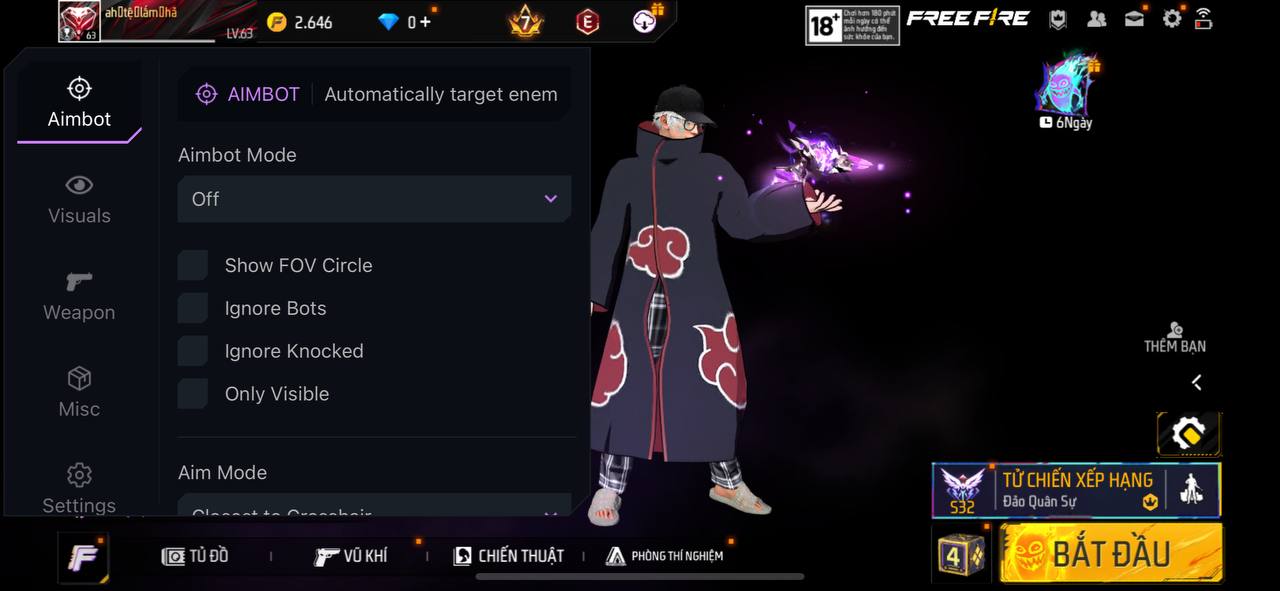The width and height of the screenshot is (1280, 591).
Task: Choose THÊM BẠN to add a friend
Action: pos(1175,337)
